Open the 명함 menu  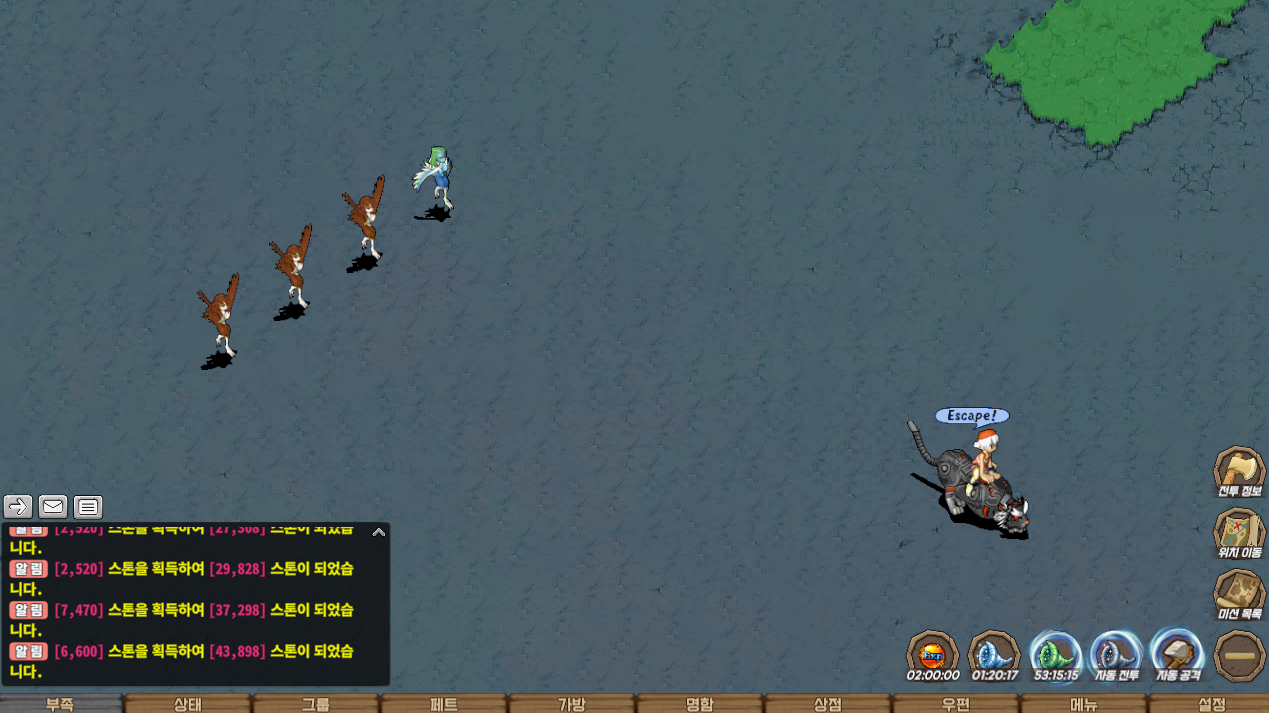point(700,704)
